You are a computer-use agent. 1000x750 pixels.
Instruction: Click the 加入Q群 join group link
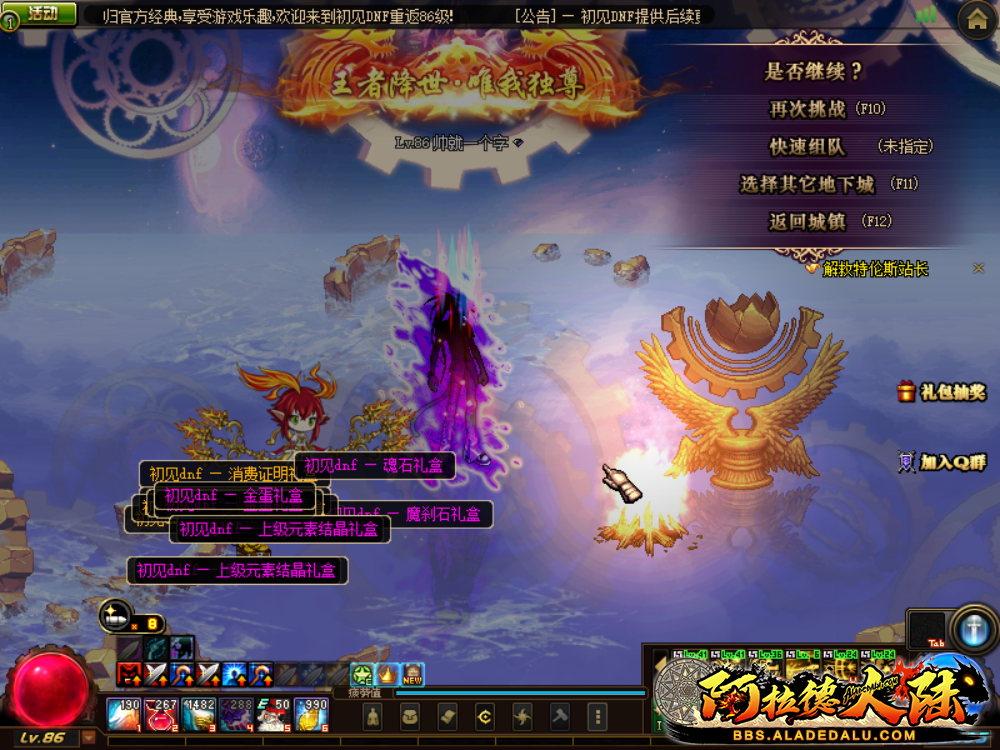point(942,462)
